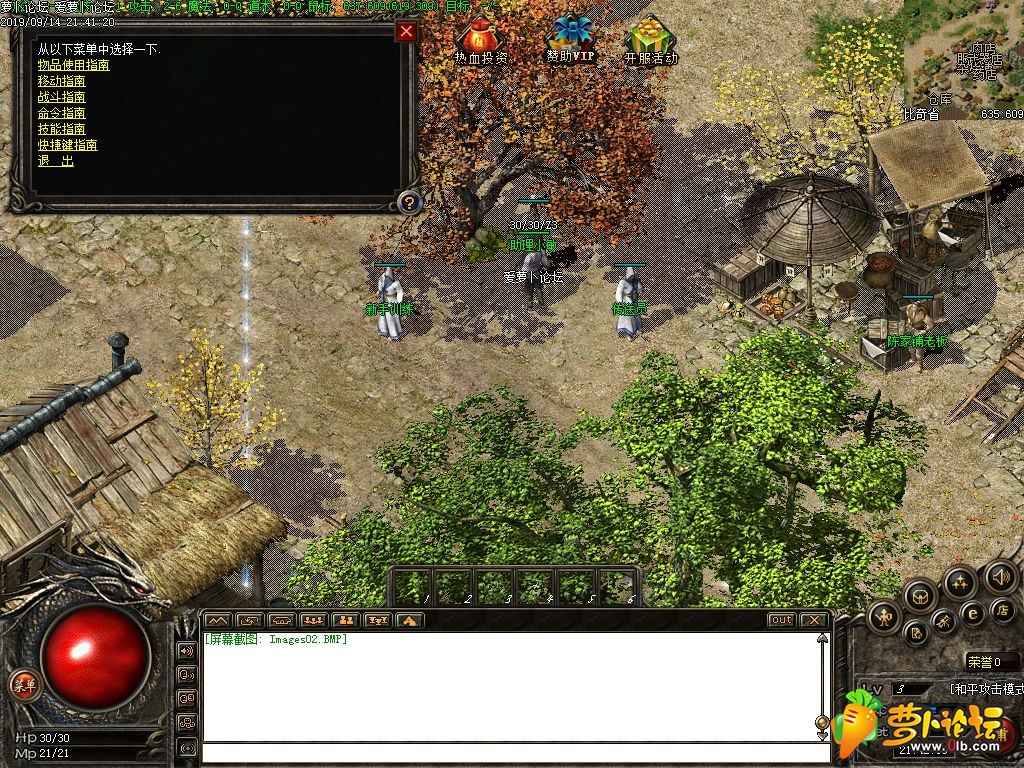Open the bag with the chest icon button
Viewport: 1024px width, 768px height.
click(920, 596)
